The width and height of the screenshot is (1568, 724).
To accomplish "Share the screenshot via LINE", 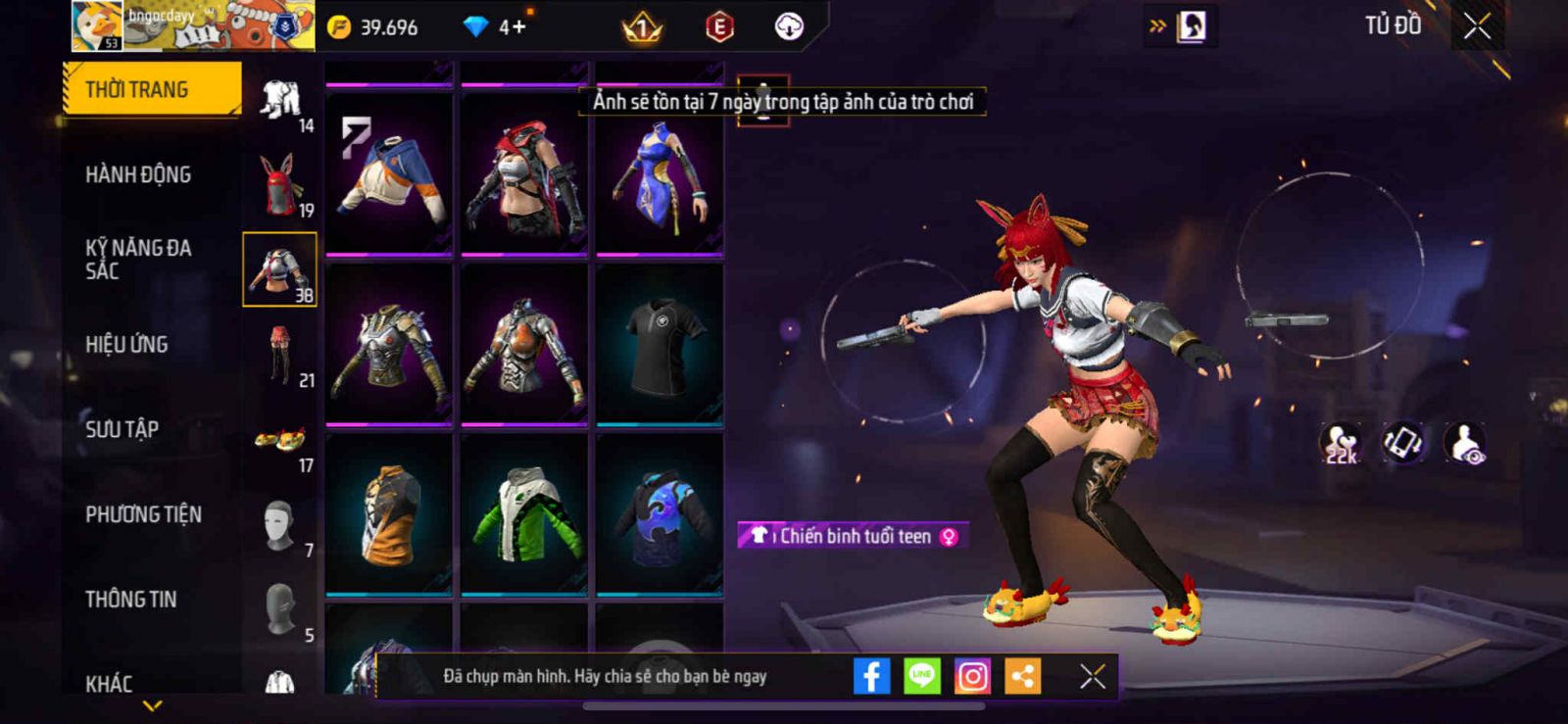I will pyautogui.click(x=921, y=676).
